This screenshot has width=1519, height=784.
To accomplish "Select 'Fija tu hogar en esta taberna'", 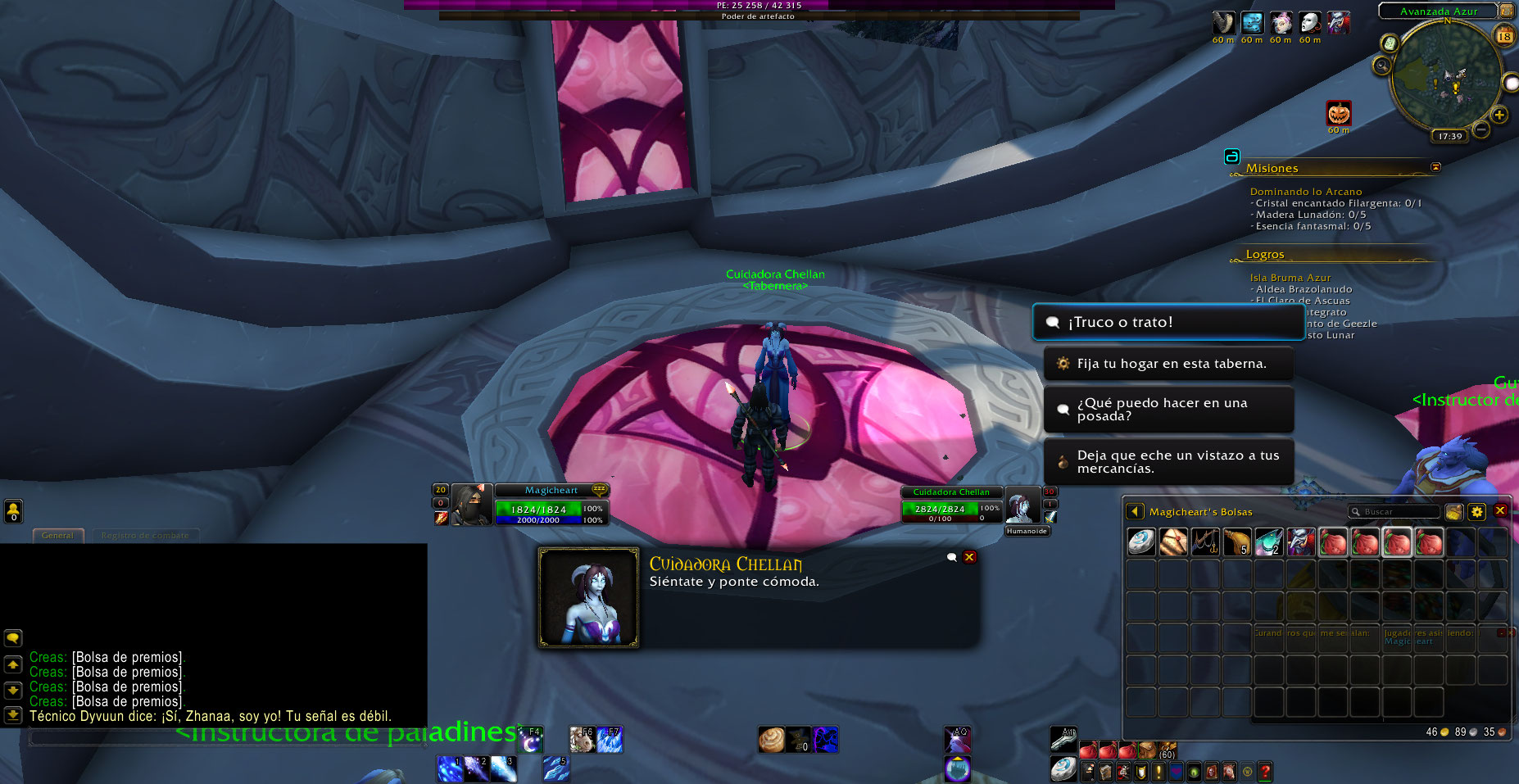I will coord(1168,364).
